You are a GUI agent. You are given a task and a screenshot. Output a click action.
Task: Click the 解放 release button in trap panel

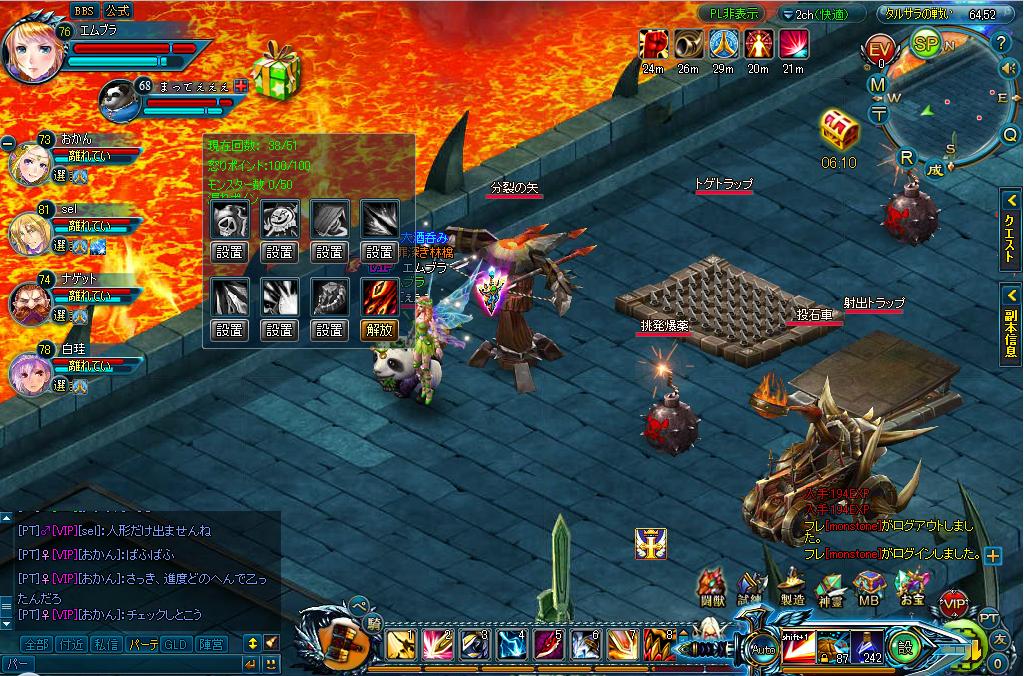[x=379, y=329]
